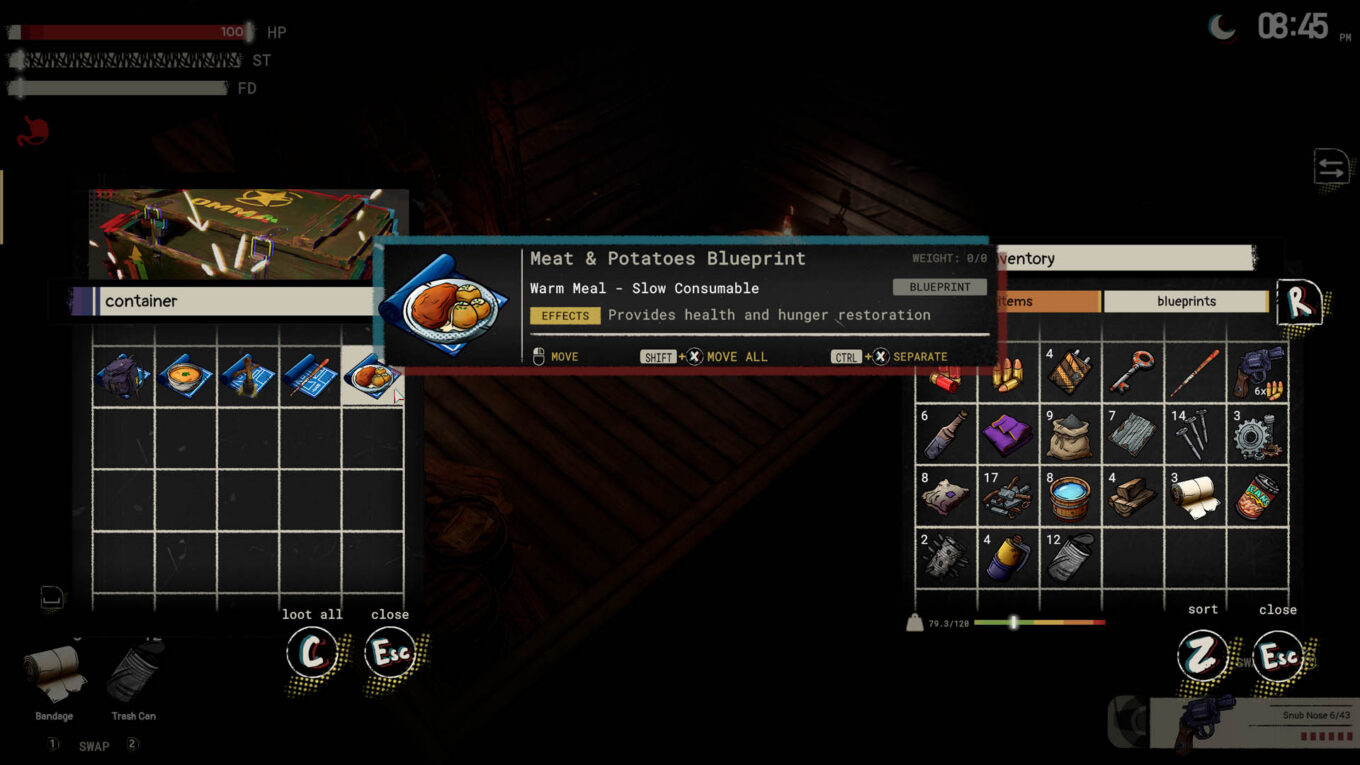
Task: Pick the Meat & Potatoes Blueprint slot
Action: [x=372, y=376]
